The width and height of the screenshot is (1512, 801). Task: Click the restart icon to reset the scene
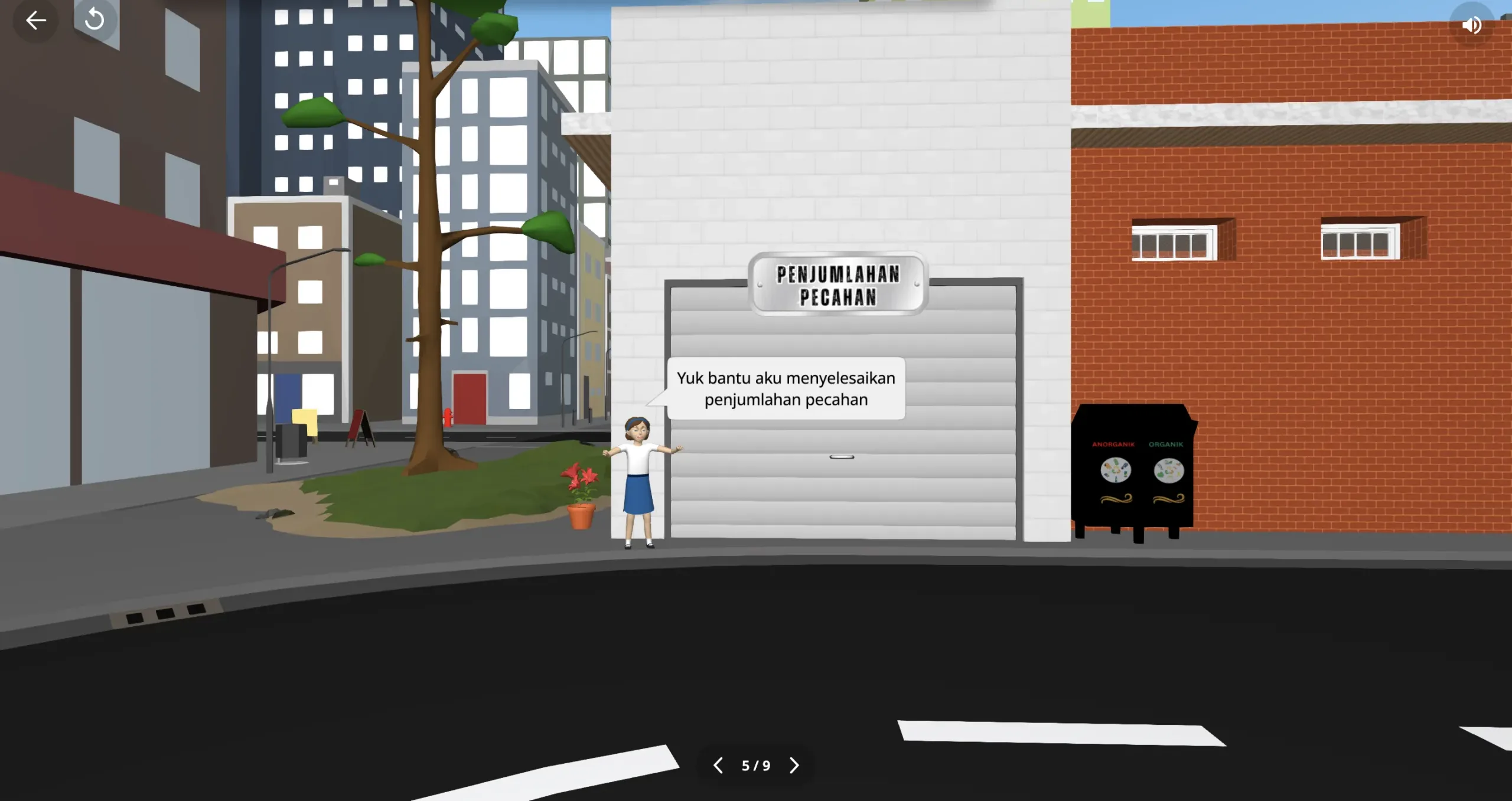[x=94, y=19]
